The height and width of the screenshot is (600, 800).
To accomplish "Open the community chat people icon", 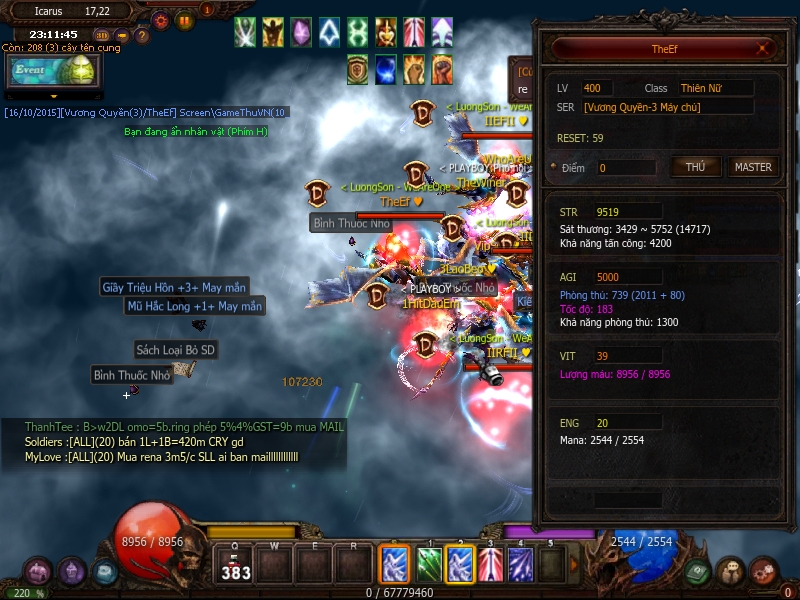I will click(x=730, y=571).
